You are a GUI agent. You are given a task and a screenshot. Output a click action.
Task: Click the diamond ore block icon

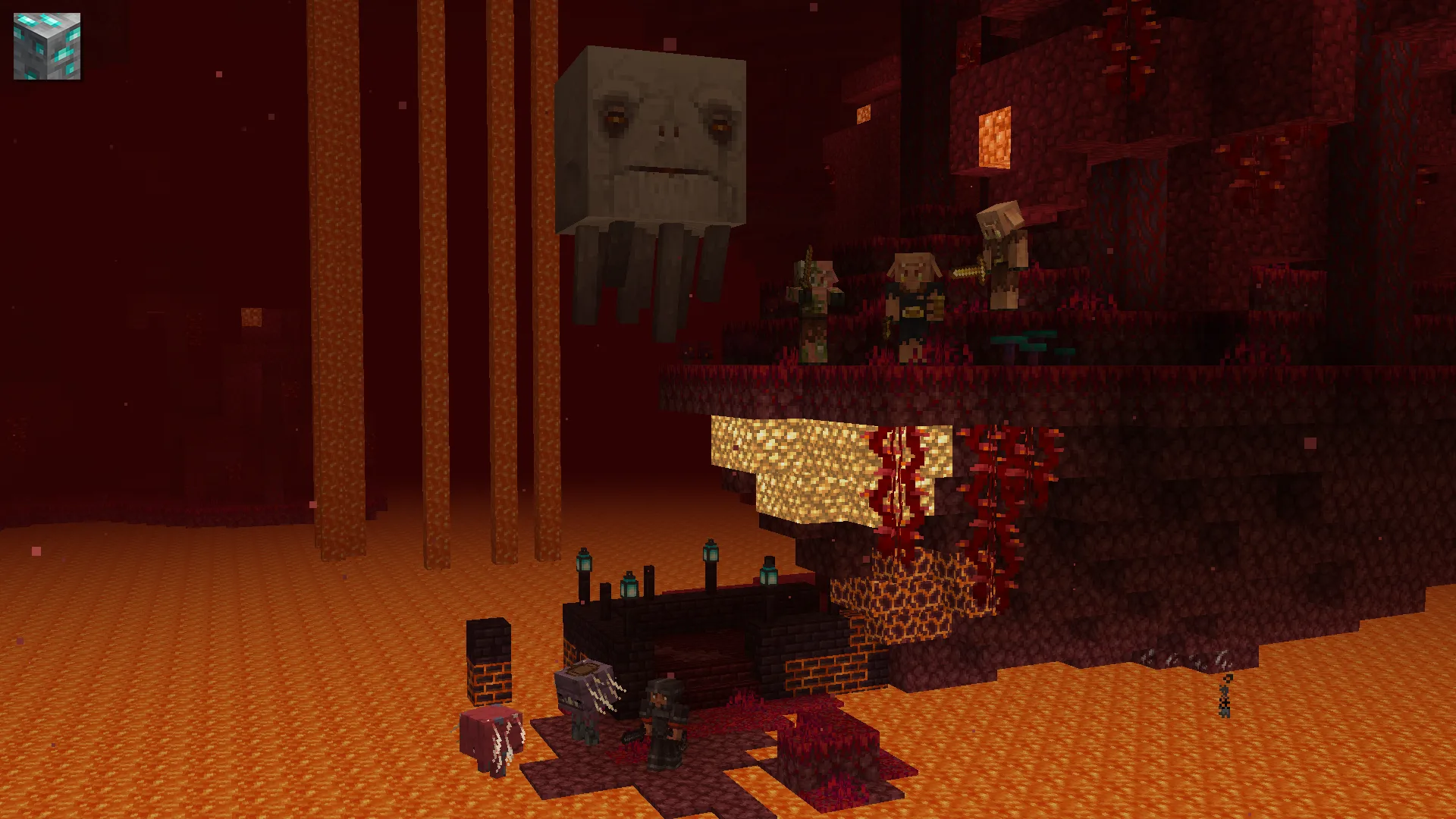(47, 46)
